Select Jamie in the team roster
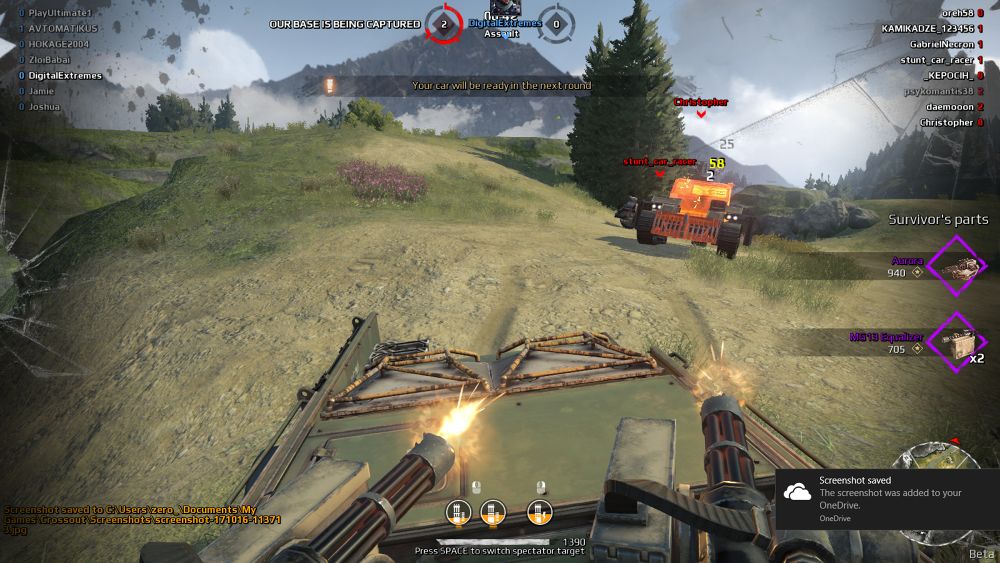This screenshot has width=1000, height=563. [43, 91]
